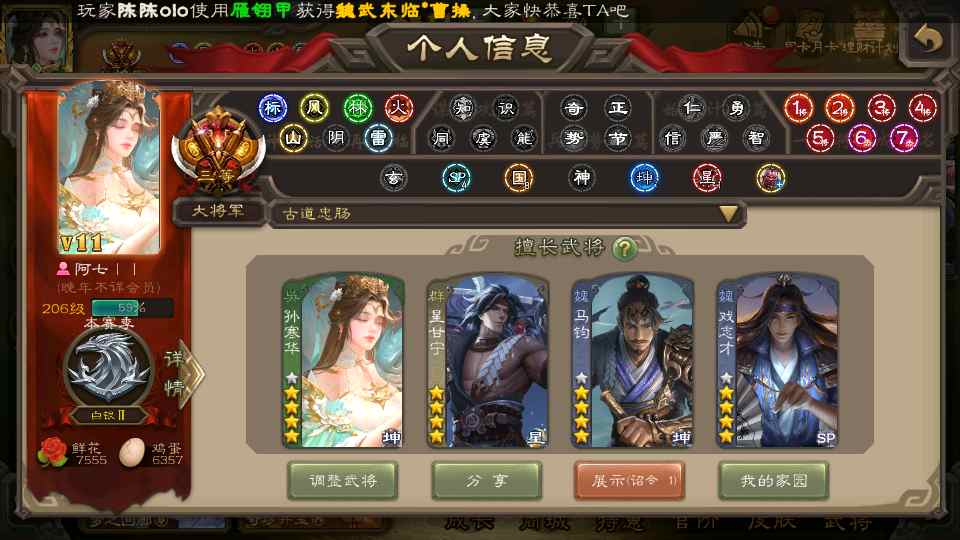Select the red 火 badge icon
The image size is (960, 540).
[x=399, y=107]
